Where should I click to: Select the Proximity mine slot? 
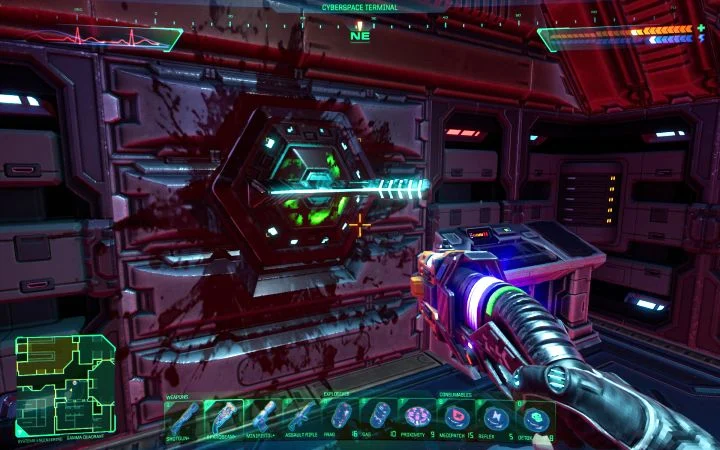point(421,417)
